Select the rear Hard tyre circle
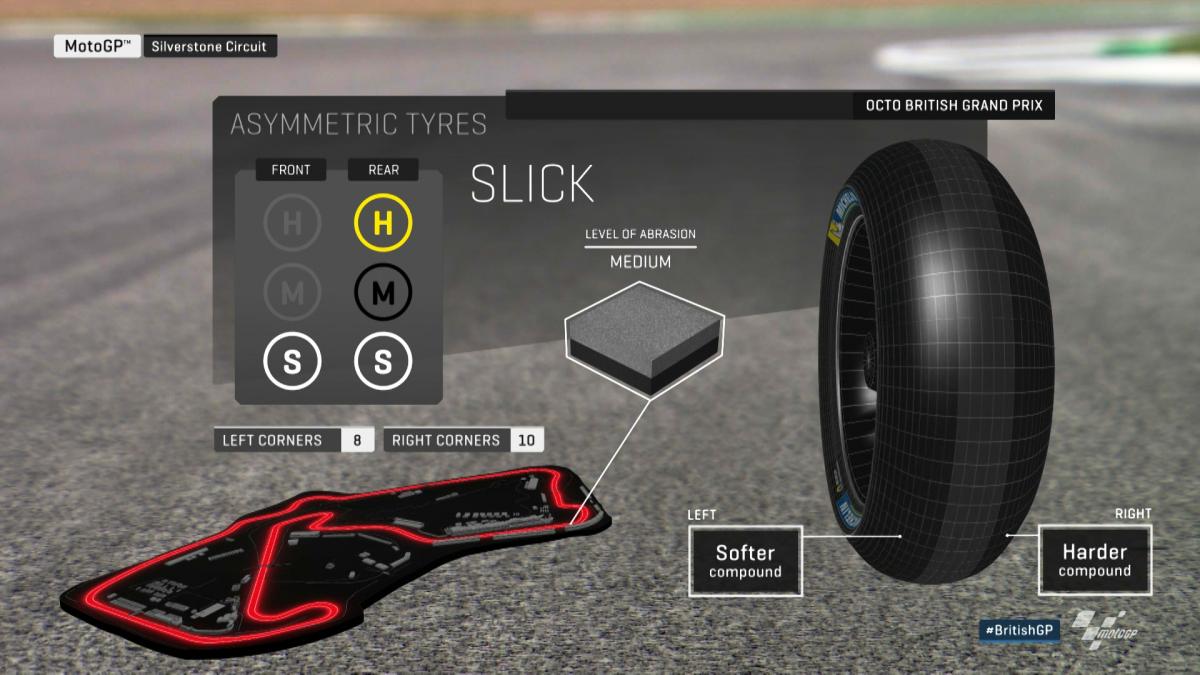This screenshot has height=675, width=1200. click(383, 222)
